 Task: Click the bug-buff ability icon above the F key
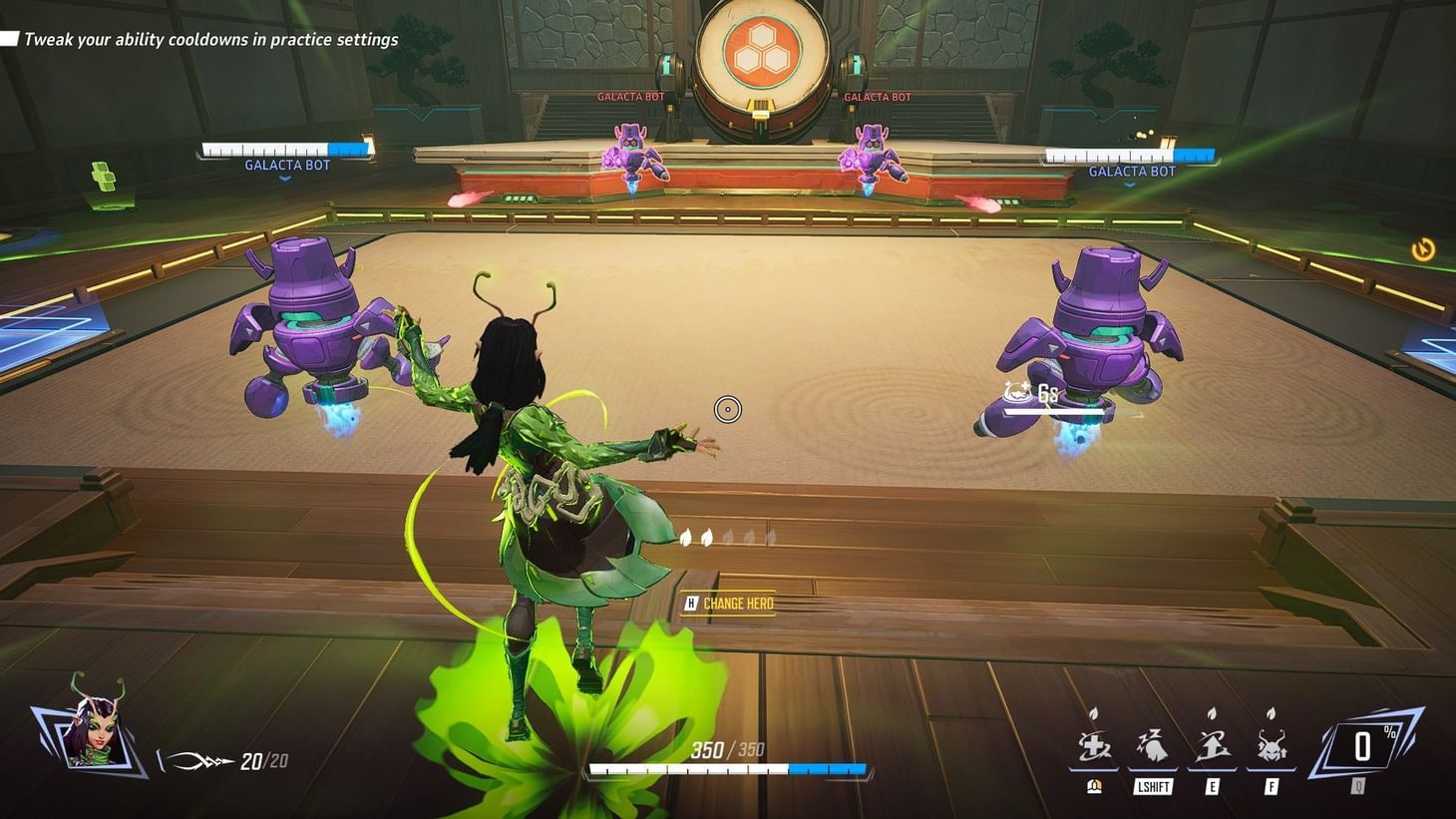[1271, 744]
